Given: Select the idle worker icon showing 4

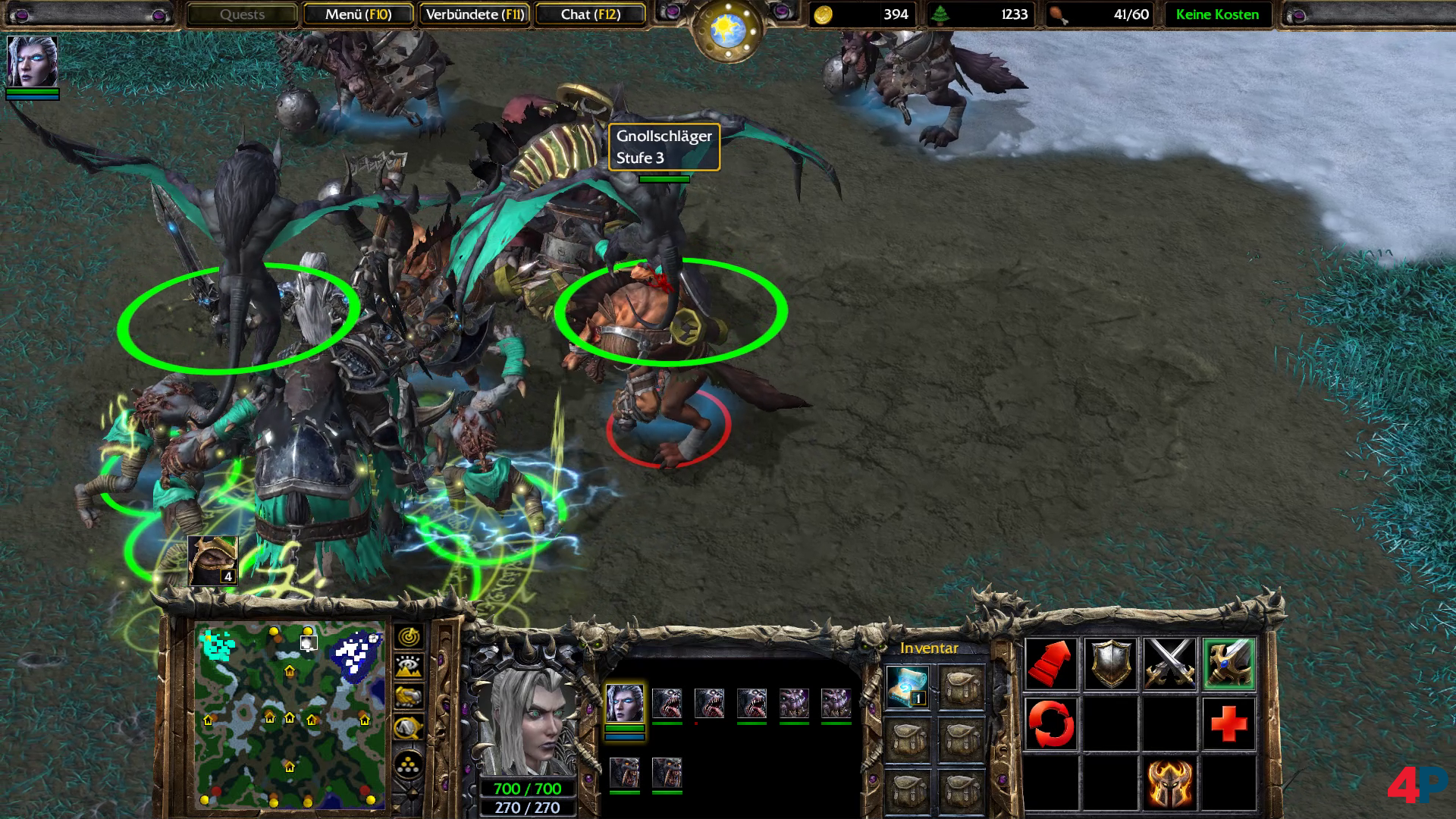Looking at the screenshot, I should click(x=212, y=561).
